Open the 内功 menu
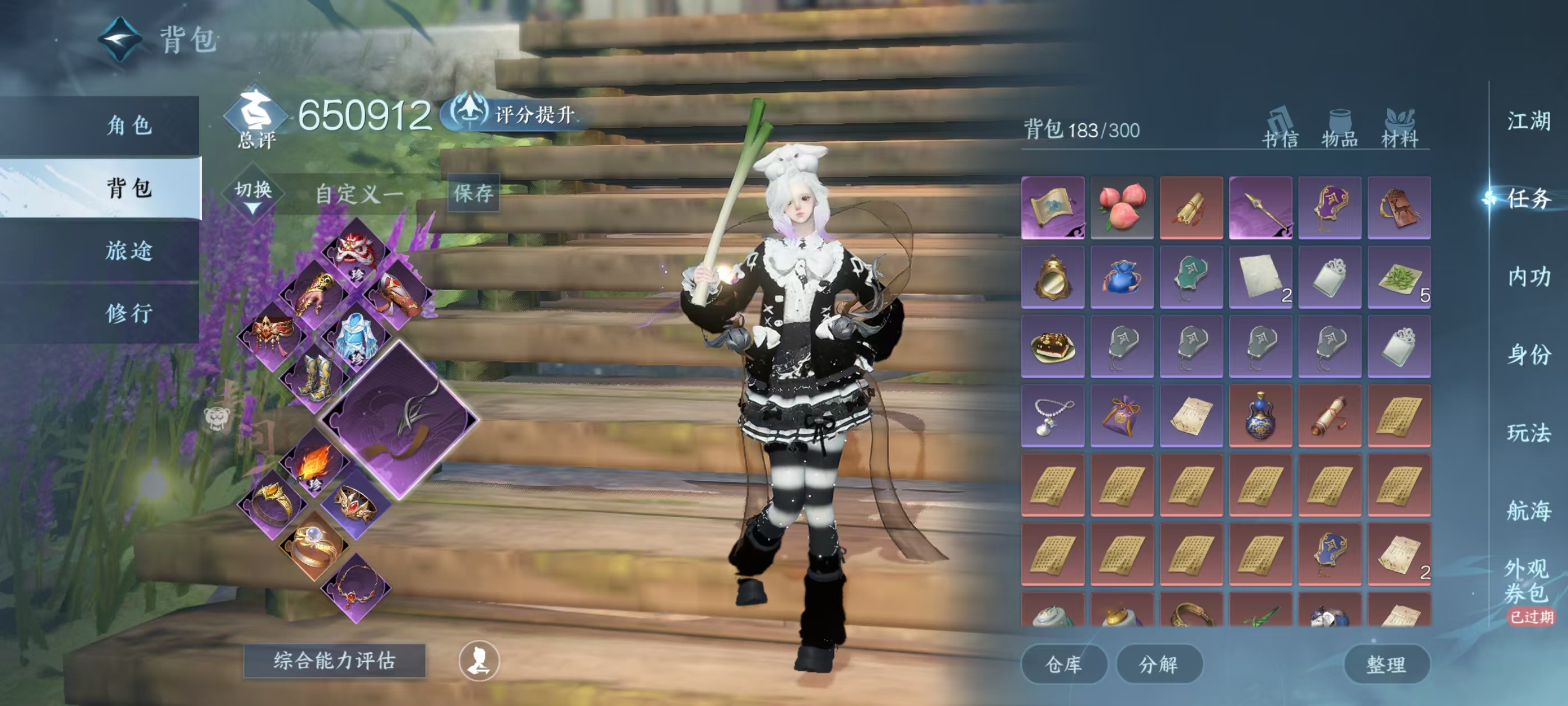Screen dimensions: 1568x706 1528,277
